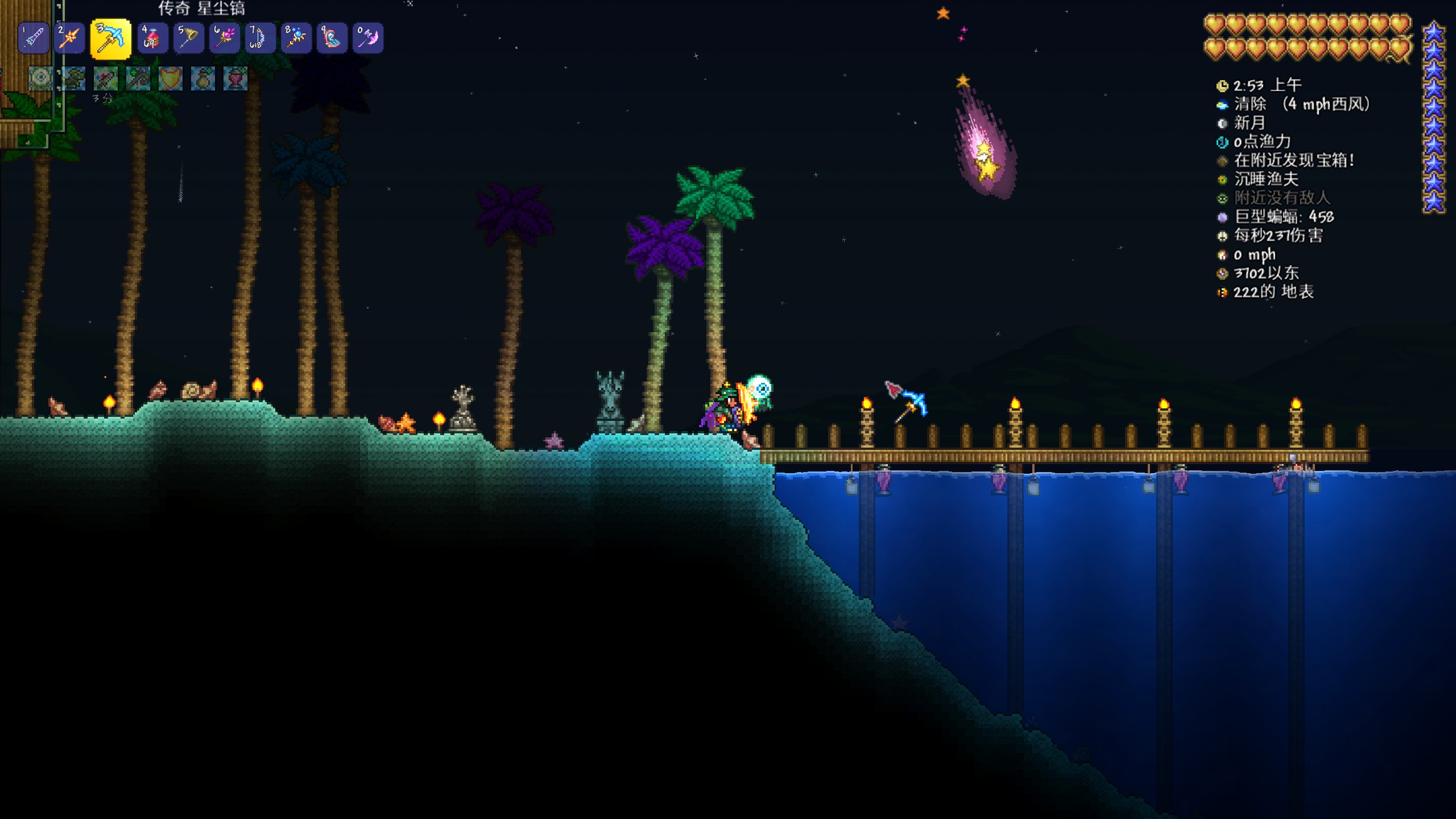
Task: Equip the purple hamaxe in slot 0
Action: [x=367, y=38]
